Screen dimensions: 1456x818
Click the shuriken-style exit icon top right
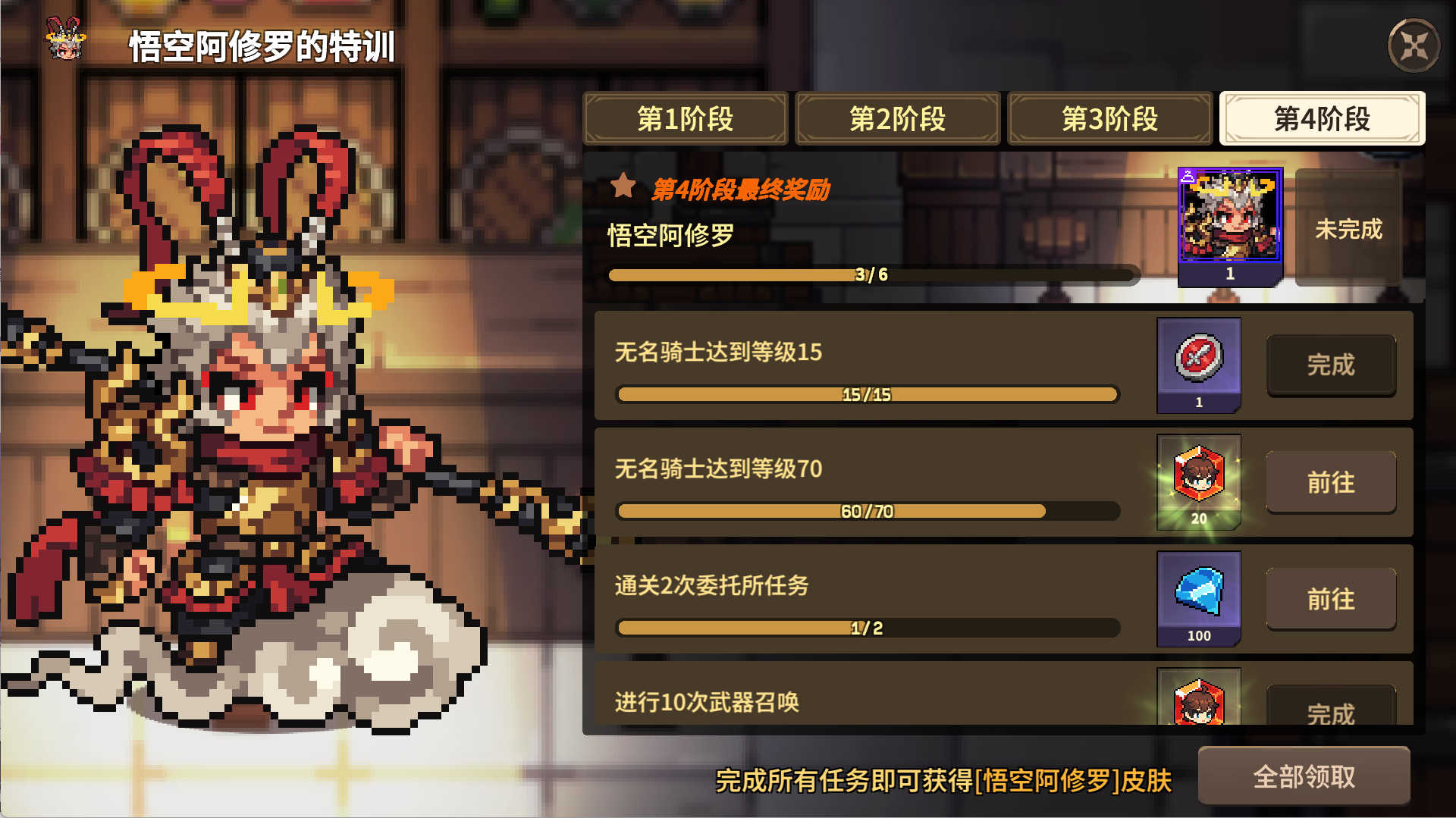pos(1415,45)
